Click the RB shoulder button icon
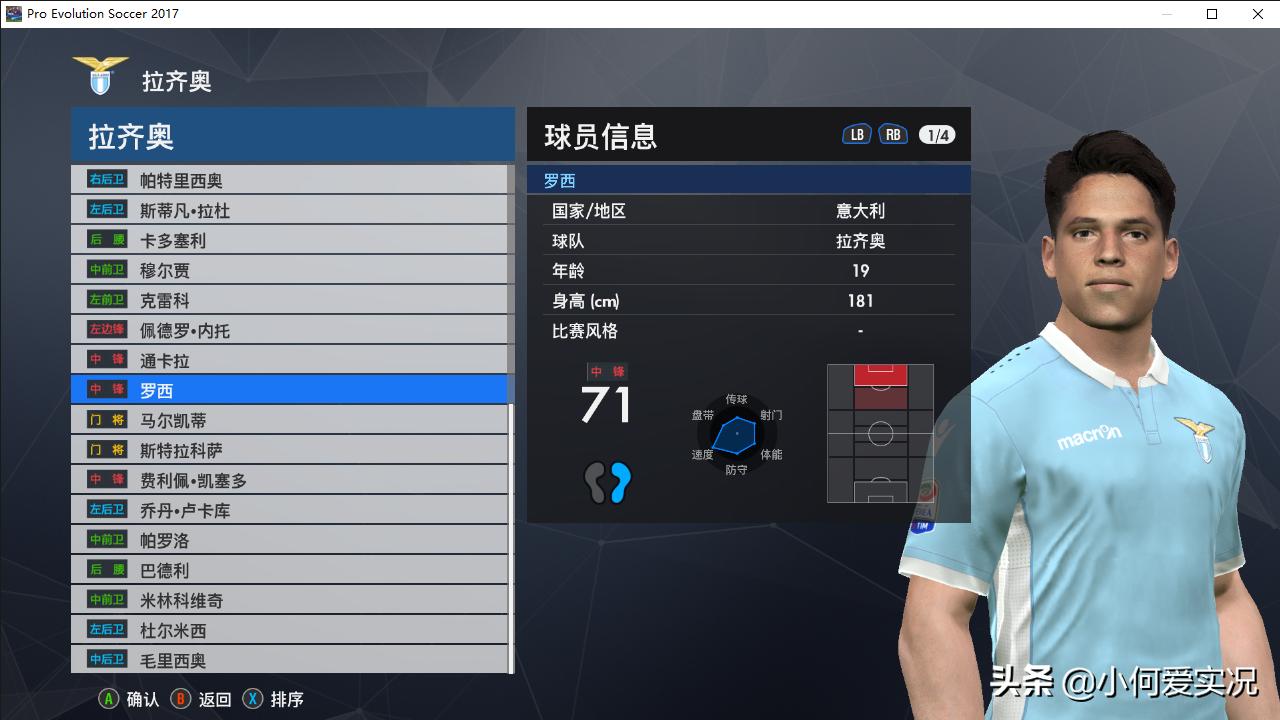1280x720 pixels. click(x=893, y=132)
